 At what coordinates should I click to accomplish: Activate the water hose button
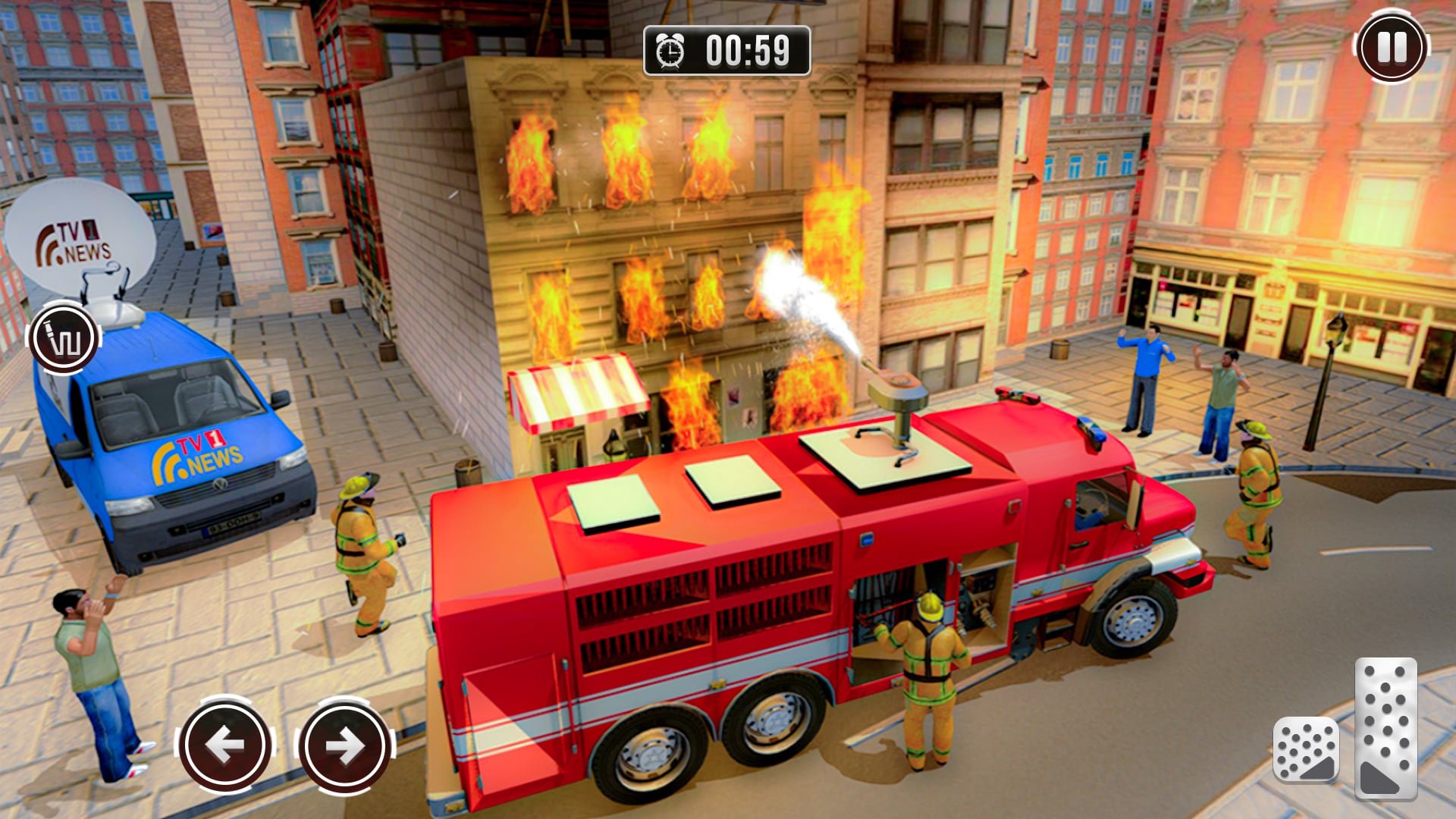64,339
